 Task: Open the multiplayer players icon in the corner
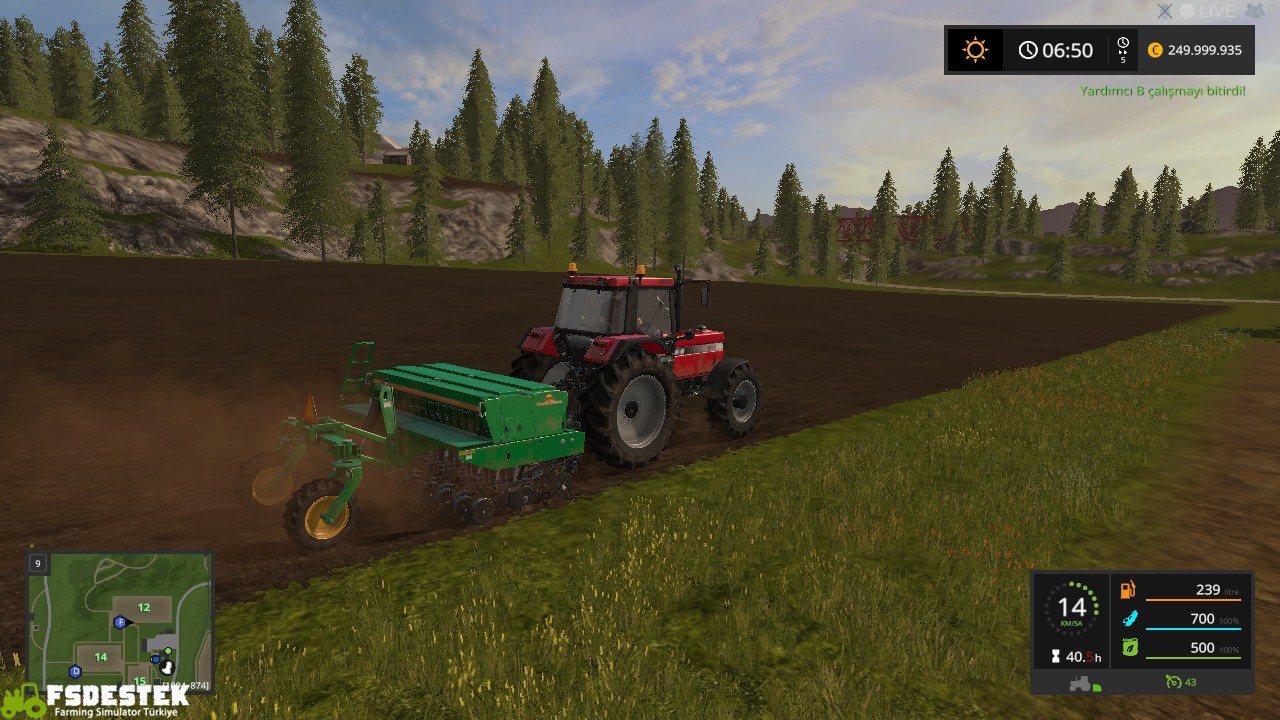[x=1253, y=11]
